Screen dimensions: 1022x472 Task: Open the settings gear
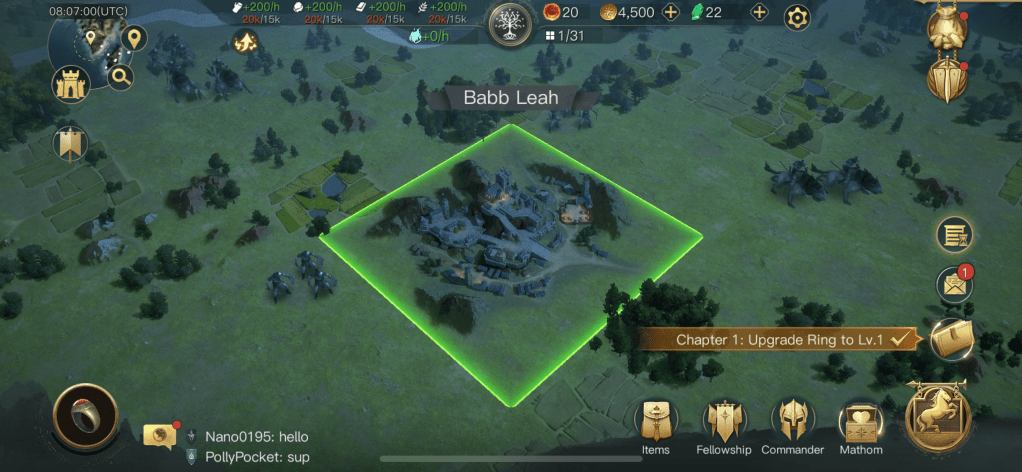[x=796, y=17]
